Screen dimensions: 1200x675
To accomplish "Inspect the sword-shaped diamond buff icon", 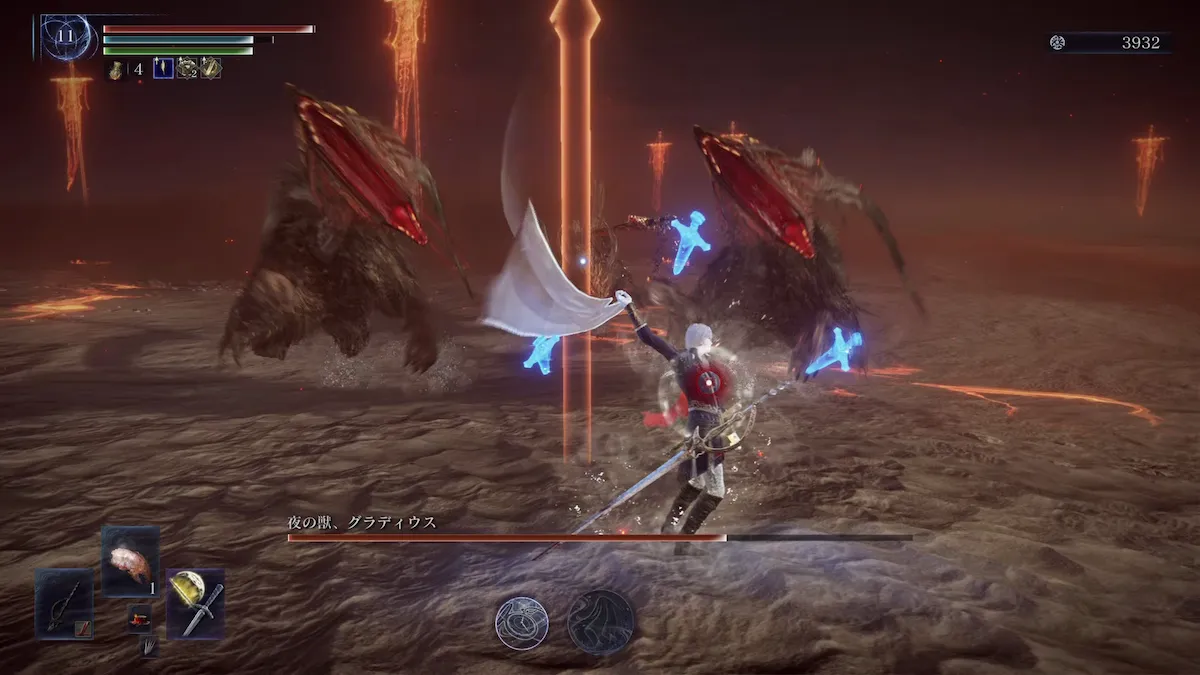I will 211,68.
